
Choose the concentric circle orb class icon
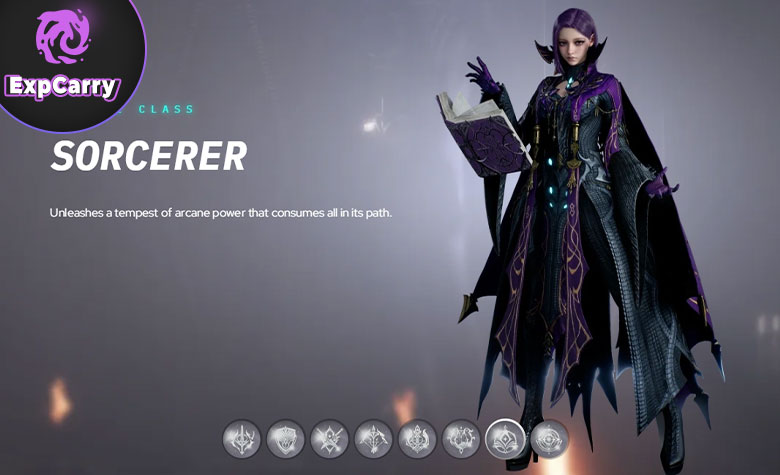549,438
